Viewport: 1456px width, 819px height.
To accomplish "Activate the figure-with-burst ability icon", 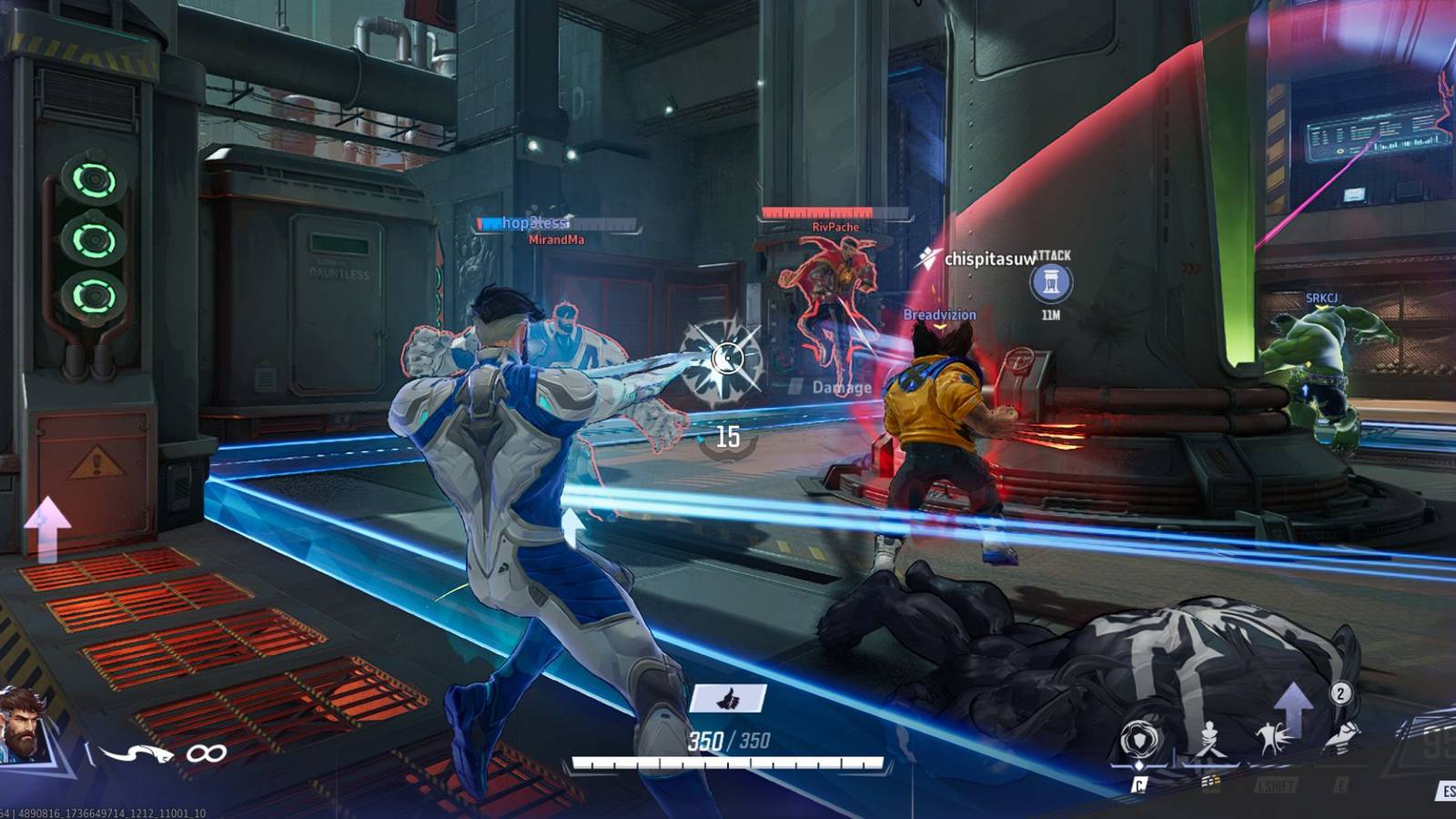I will [1272, 737].
